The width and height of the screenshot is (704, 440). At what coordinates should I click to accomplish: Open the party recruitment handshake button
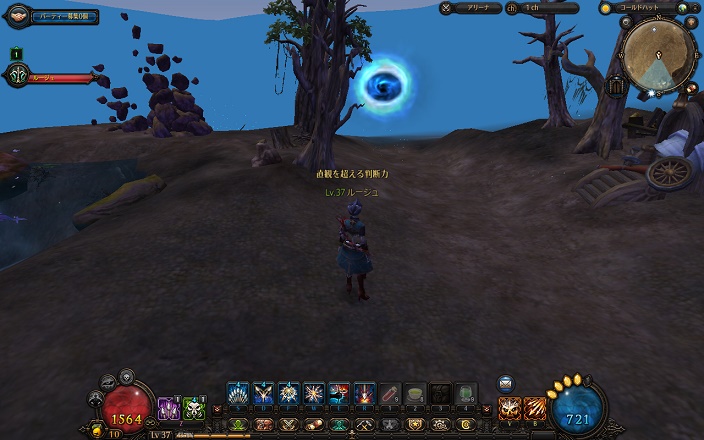[17, 16]
